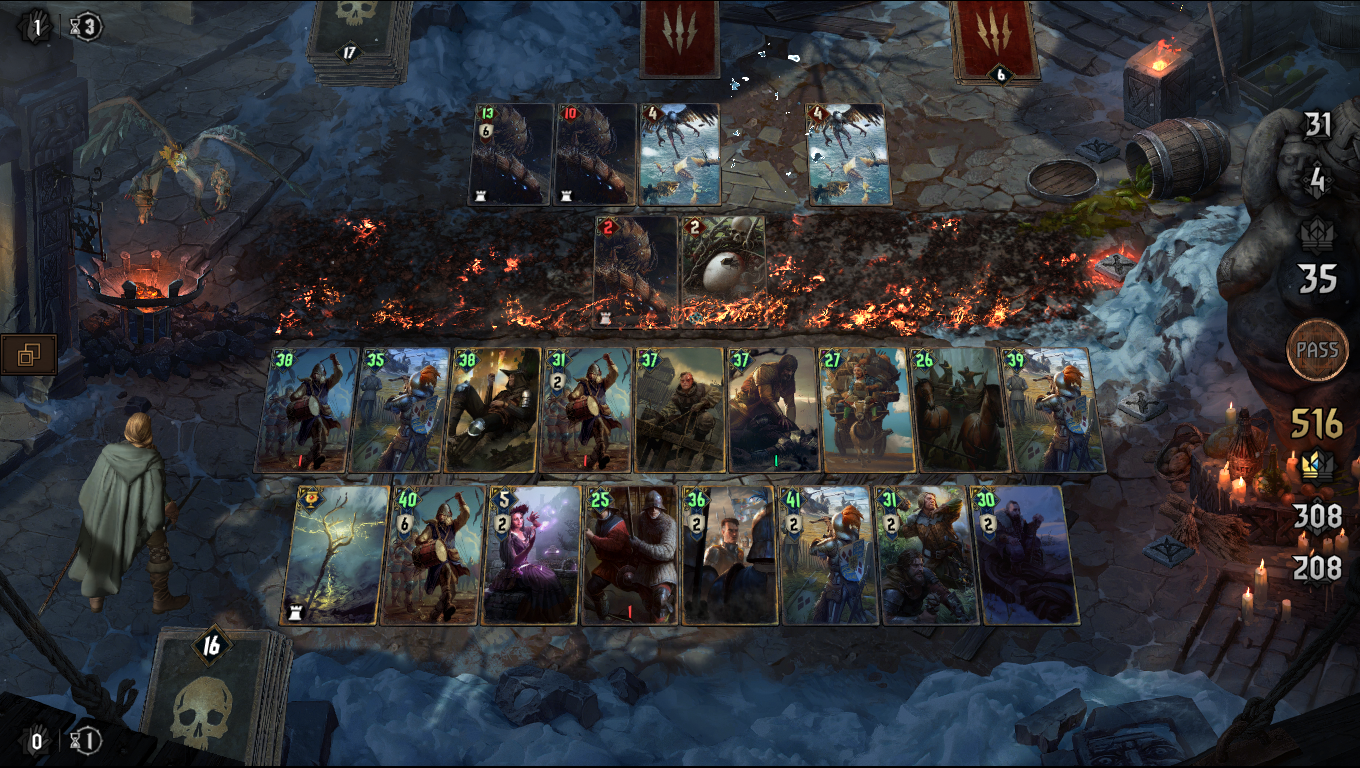Open the overlapping squares button on left edge

27,353
